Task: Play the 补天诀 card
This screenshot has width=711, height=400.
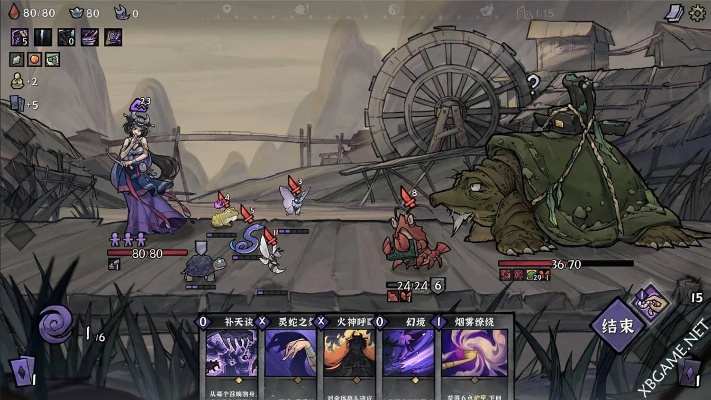Action: [234, 353]
